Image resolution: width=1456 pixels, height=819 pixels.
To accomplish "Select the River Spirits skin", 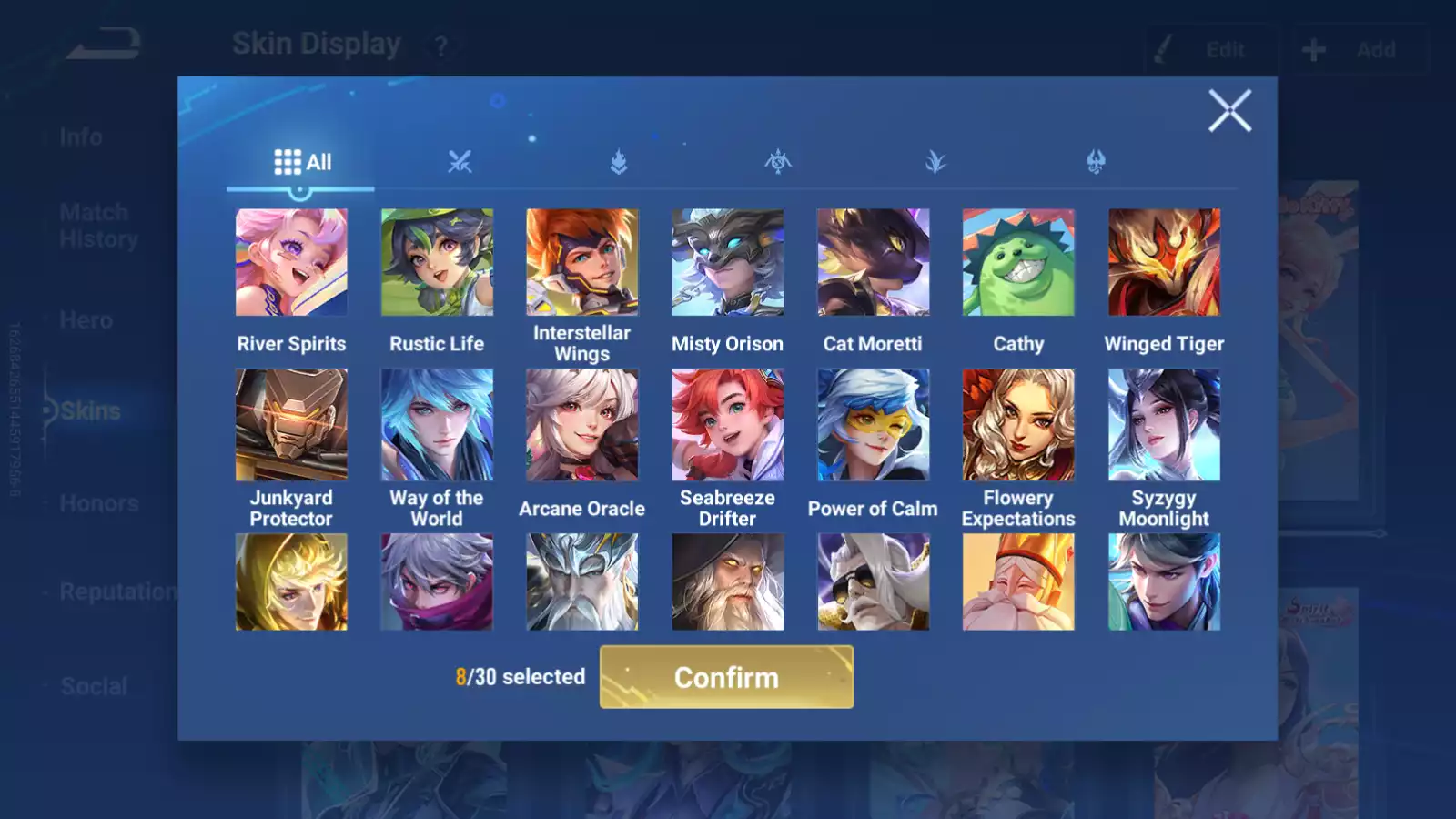I will coord(291,263).
